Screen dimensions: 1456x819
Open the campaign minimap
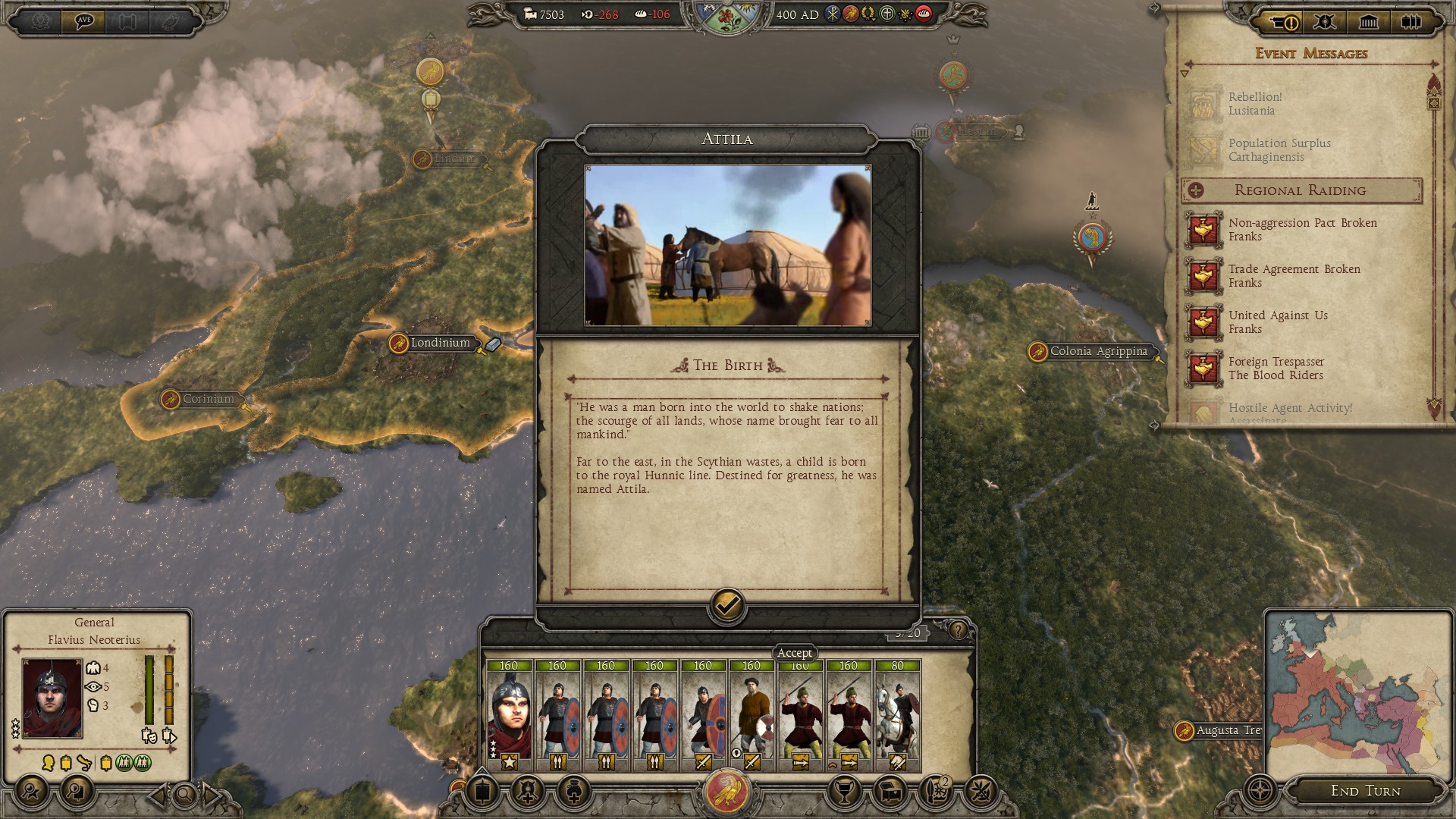1354,694
